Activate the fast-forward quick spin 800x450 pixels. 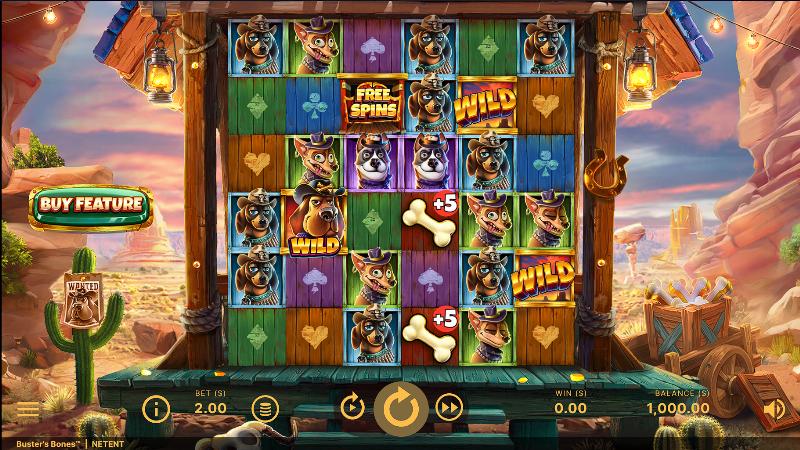click(x=450, y=407)
